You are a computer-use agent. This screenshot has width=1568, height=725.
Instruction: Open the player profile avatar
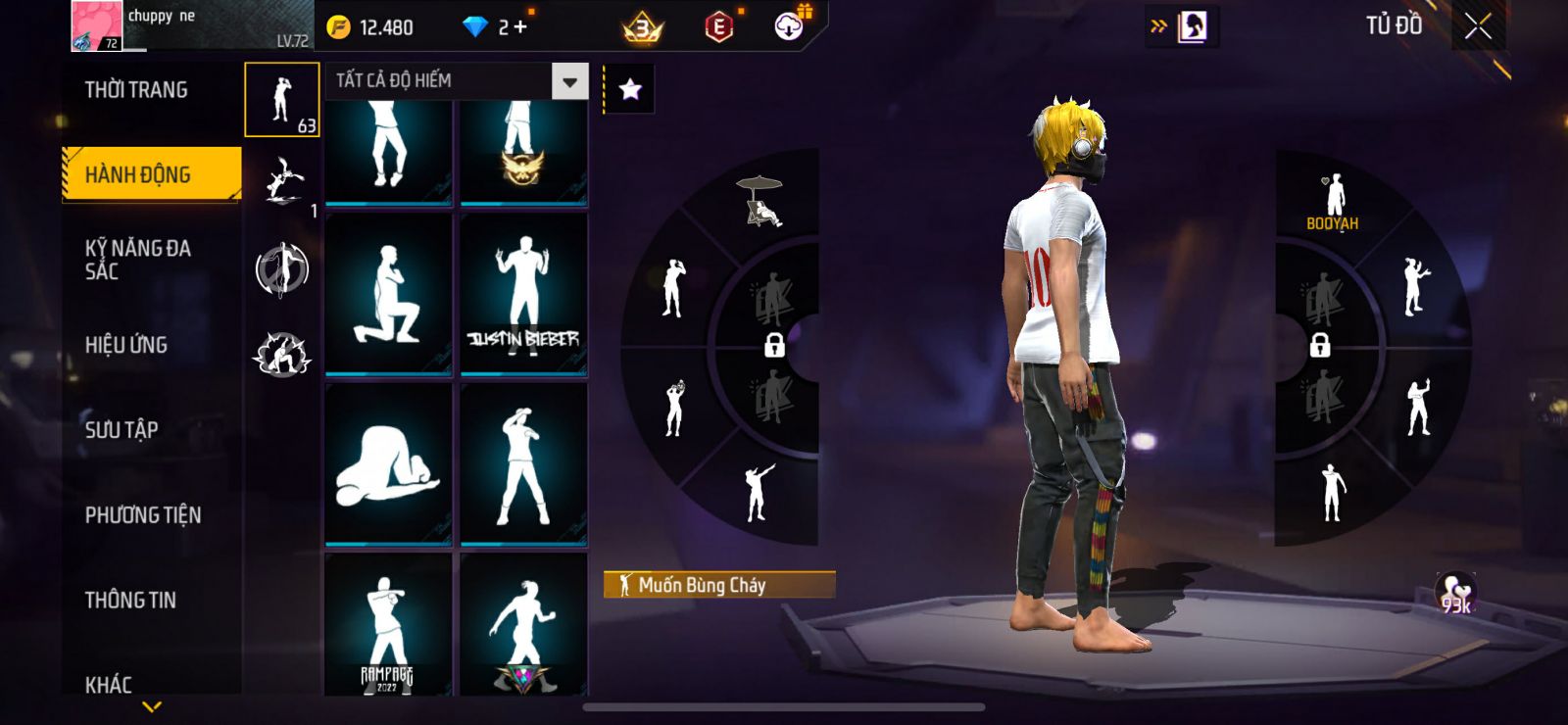point(96,25)
